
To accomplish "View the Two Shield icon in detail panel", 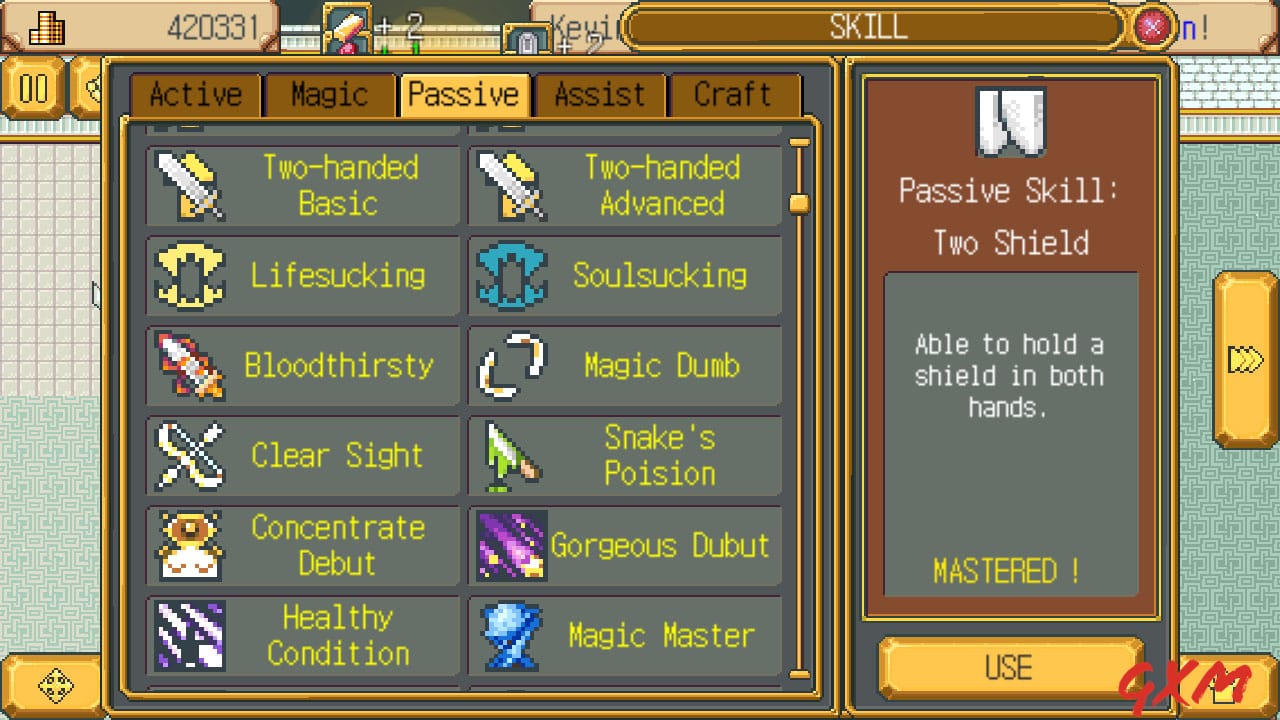I will pos(1009,119).
